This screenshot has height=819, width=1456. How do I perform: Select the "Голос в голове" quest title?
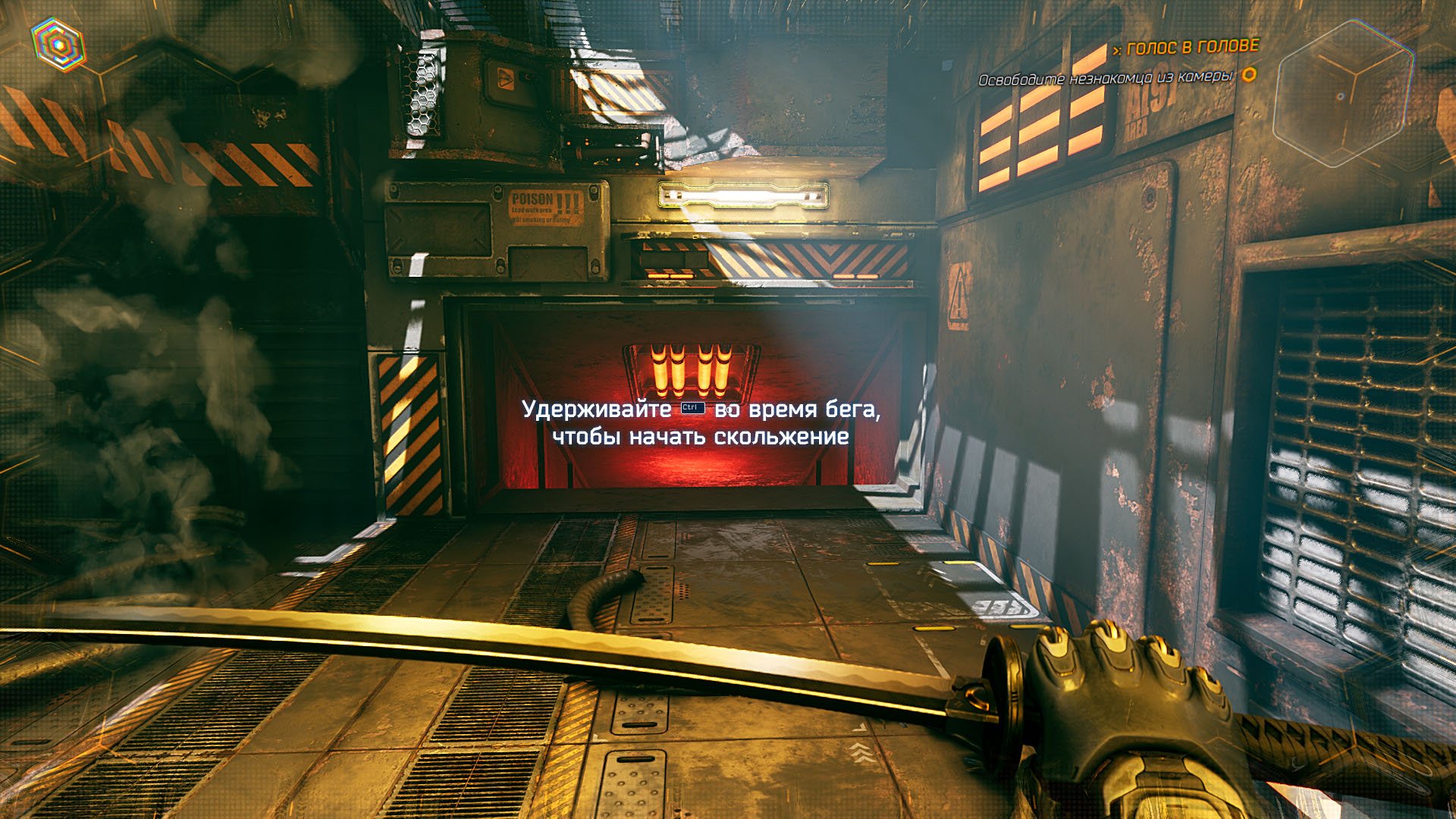(x=1192, y=48)
